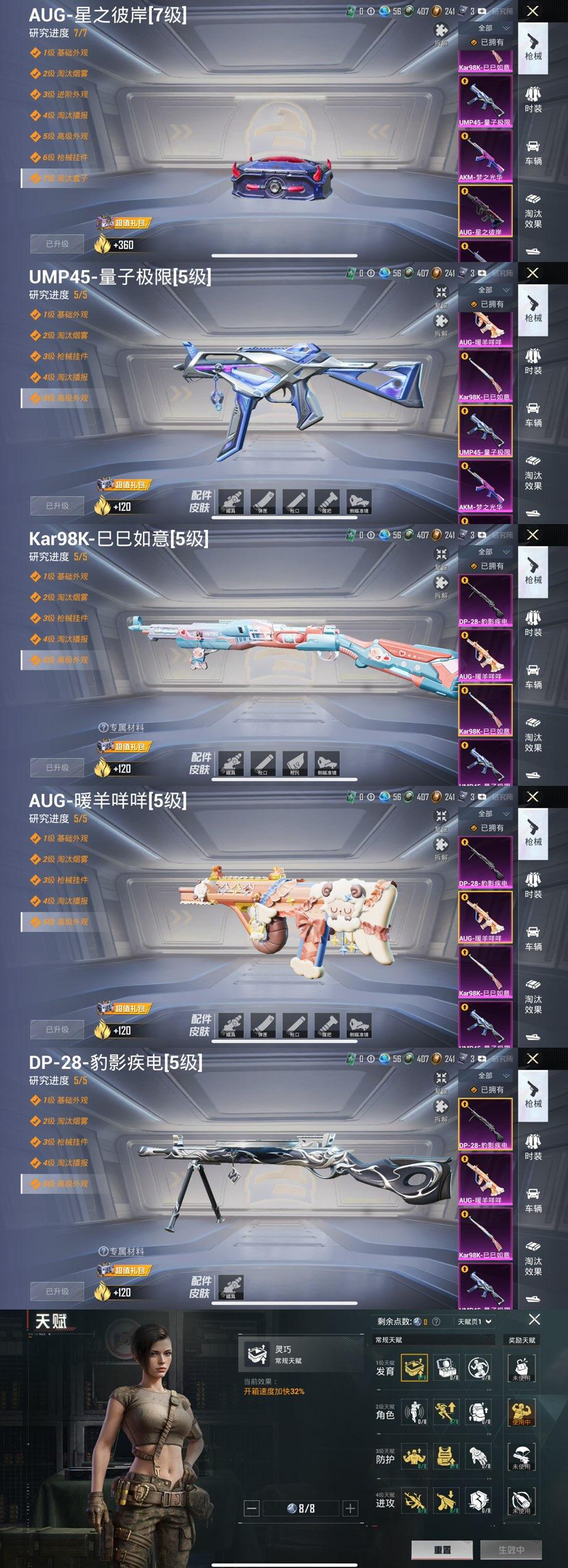Pick the sprinting runner talent in 角色 row
The width and height of the screenshot is (568, 1568).
[x=446, y=1412]
